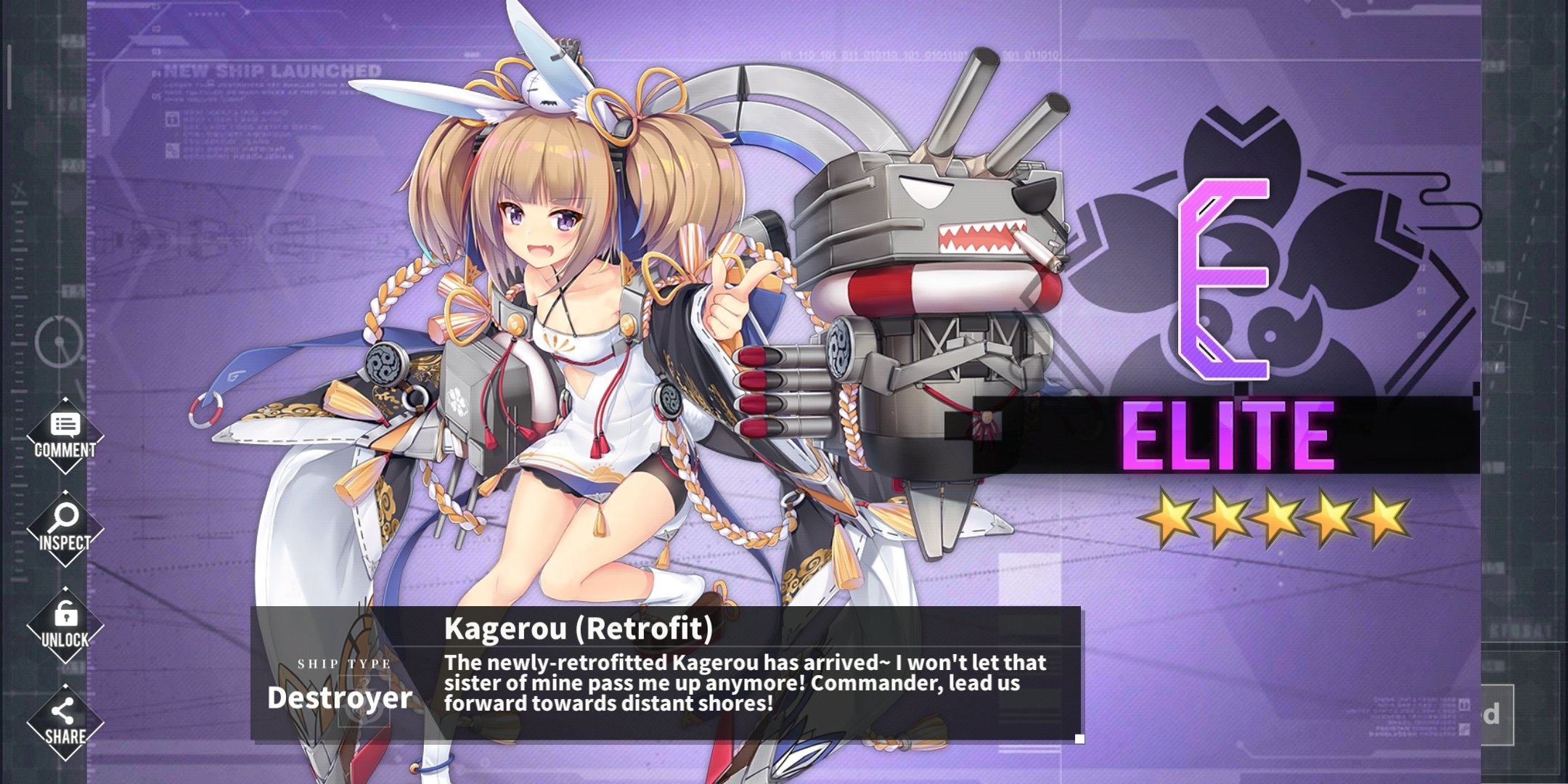
Task: Toggle the Unlock padlock button
Action: click(65, 626)
